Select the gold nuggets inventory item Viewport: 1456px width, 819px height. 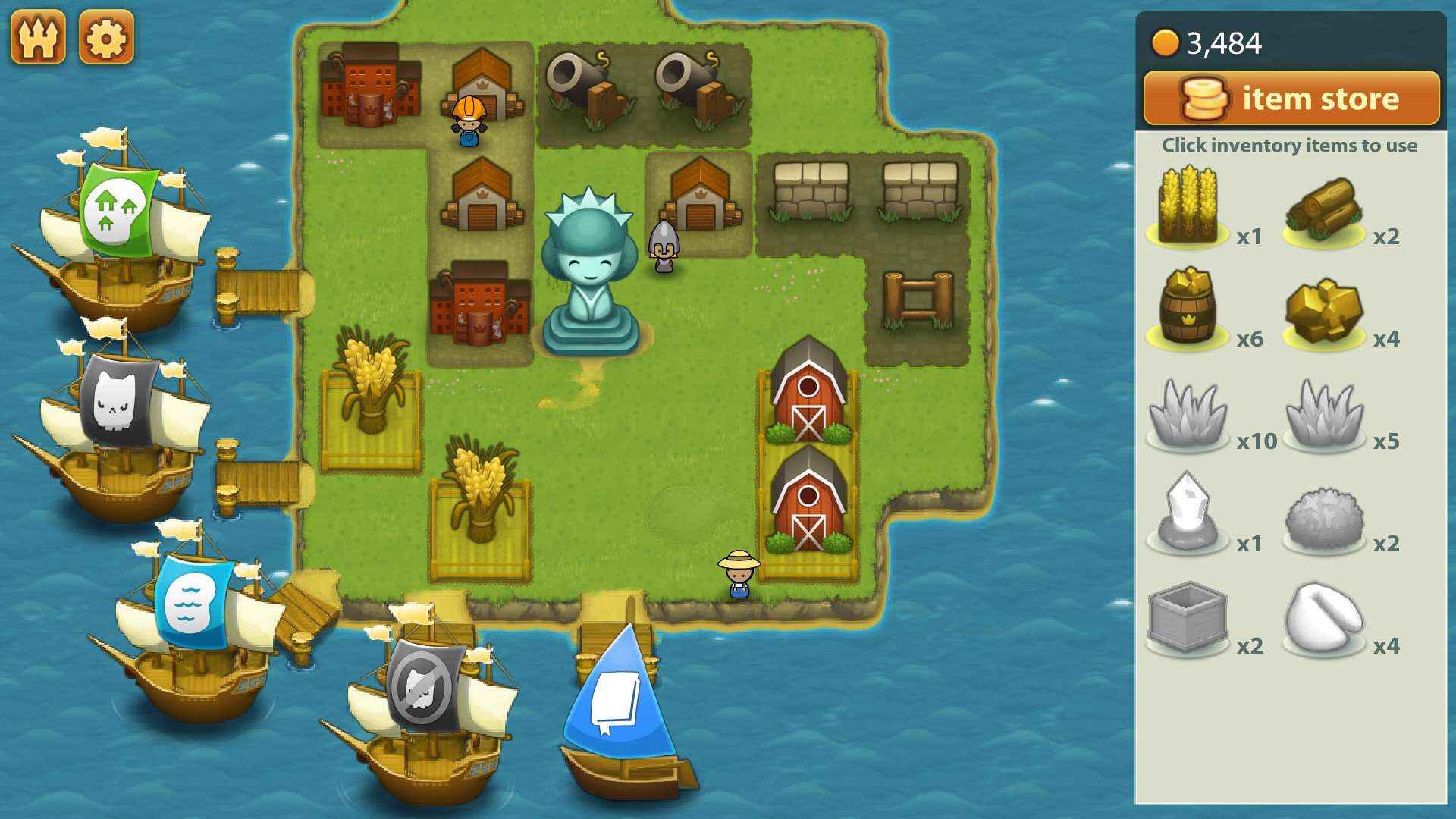(x=1323, y=311)
